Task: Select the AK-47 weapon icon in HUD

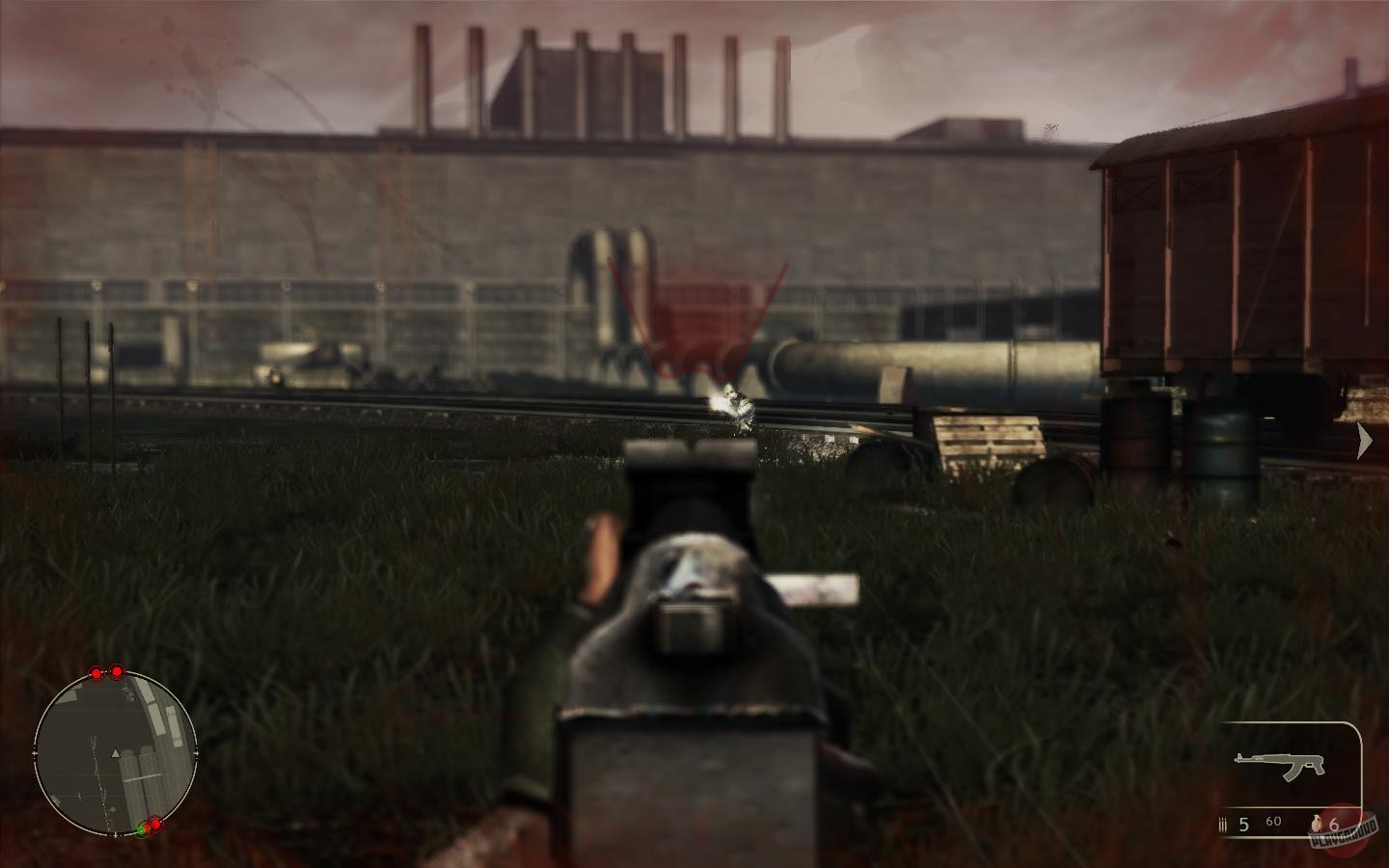Action: tap(1278, 765)
